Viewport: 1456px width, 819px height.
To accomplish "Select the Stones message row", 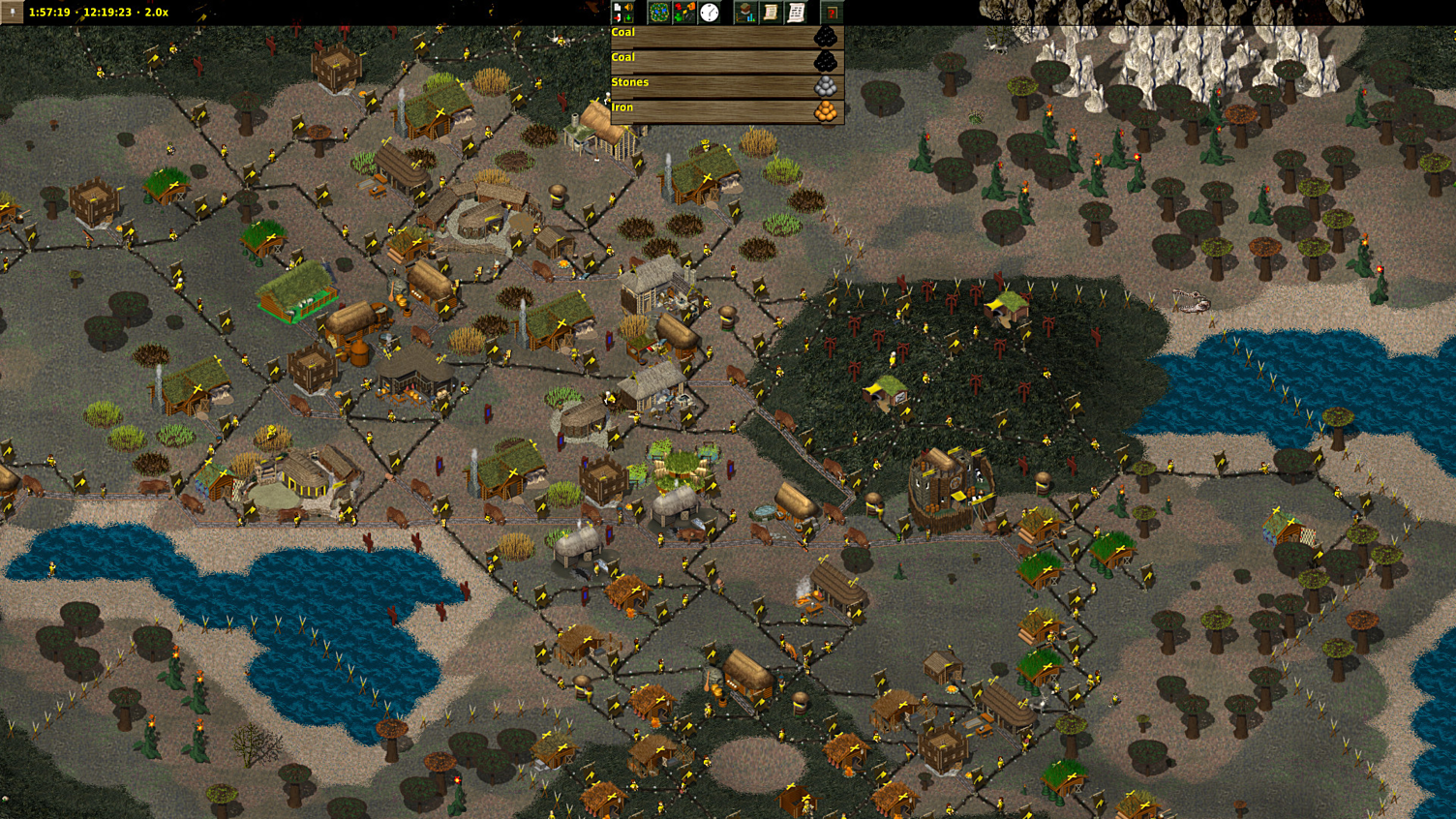I will [x=726, y=86].
